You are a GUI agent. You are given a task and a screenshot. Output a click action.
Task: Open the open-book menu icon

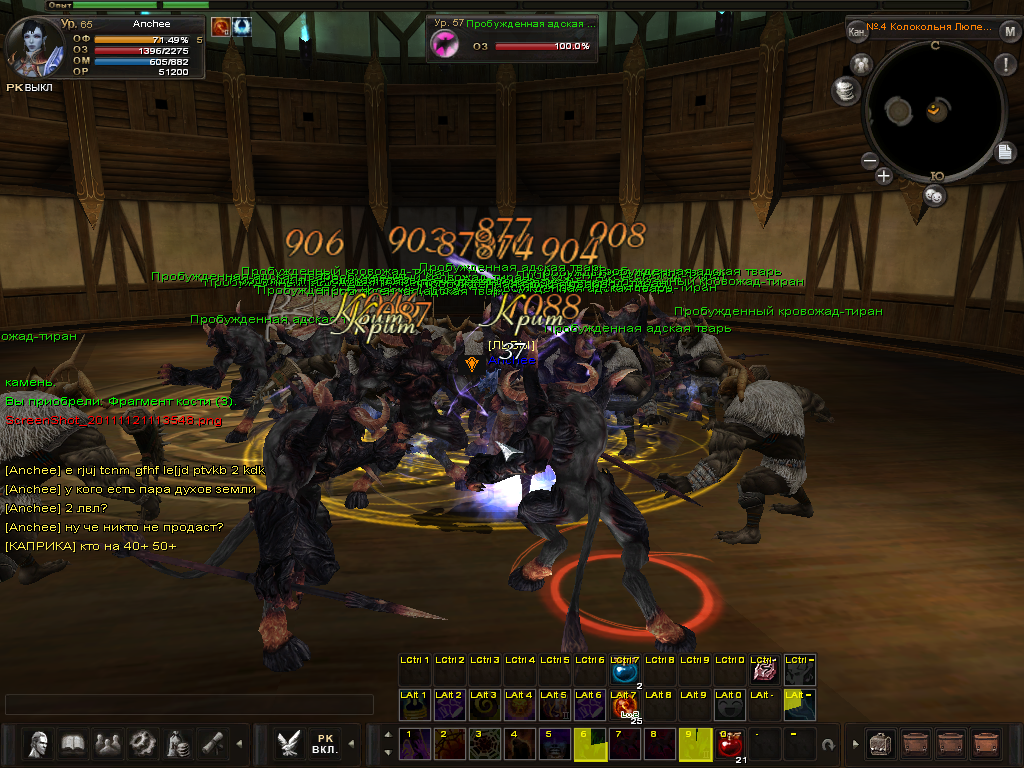pos(73,744)
